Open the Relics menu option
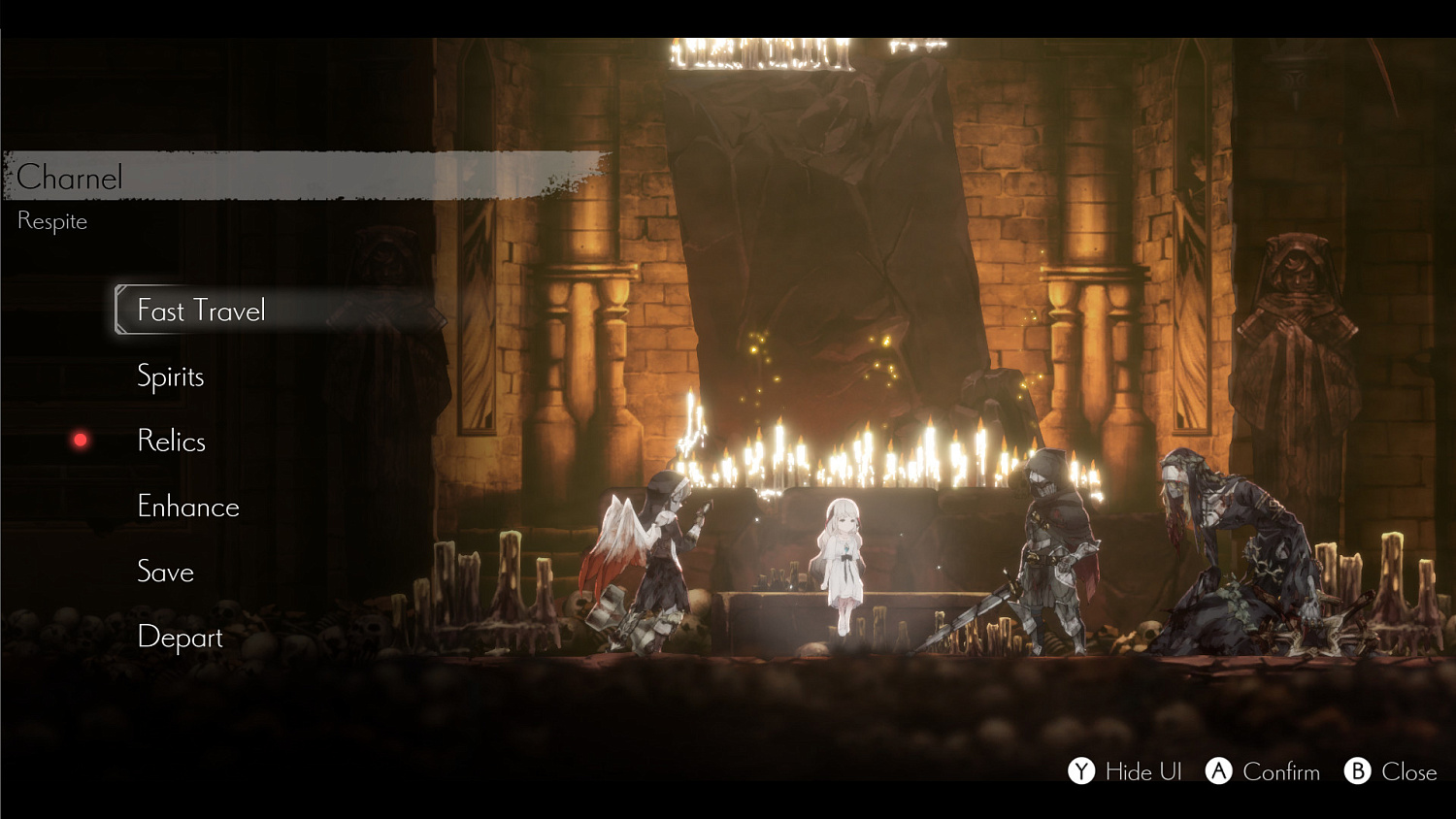 [172, 442]
